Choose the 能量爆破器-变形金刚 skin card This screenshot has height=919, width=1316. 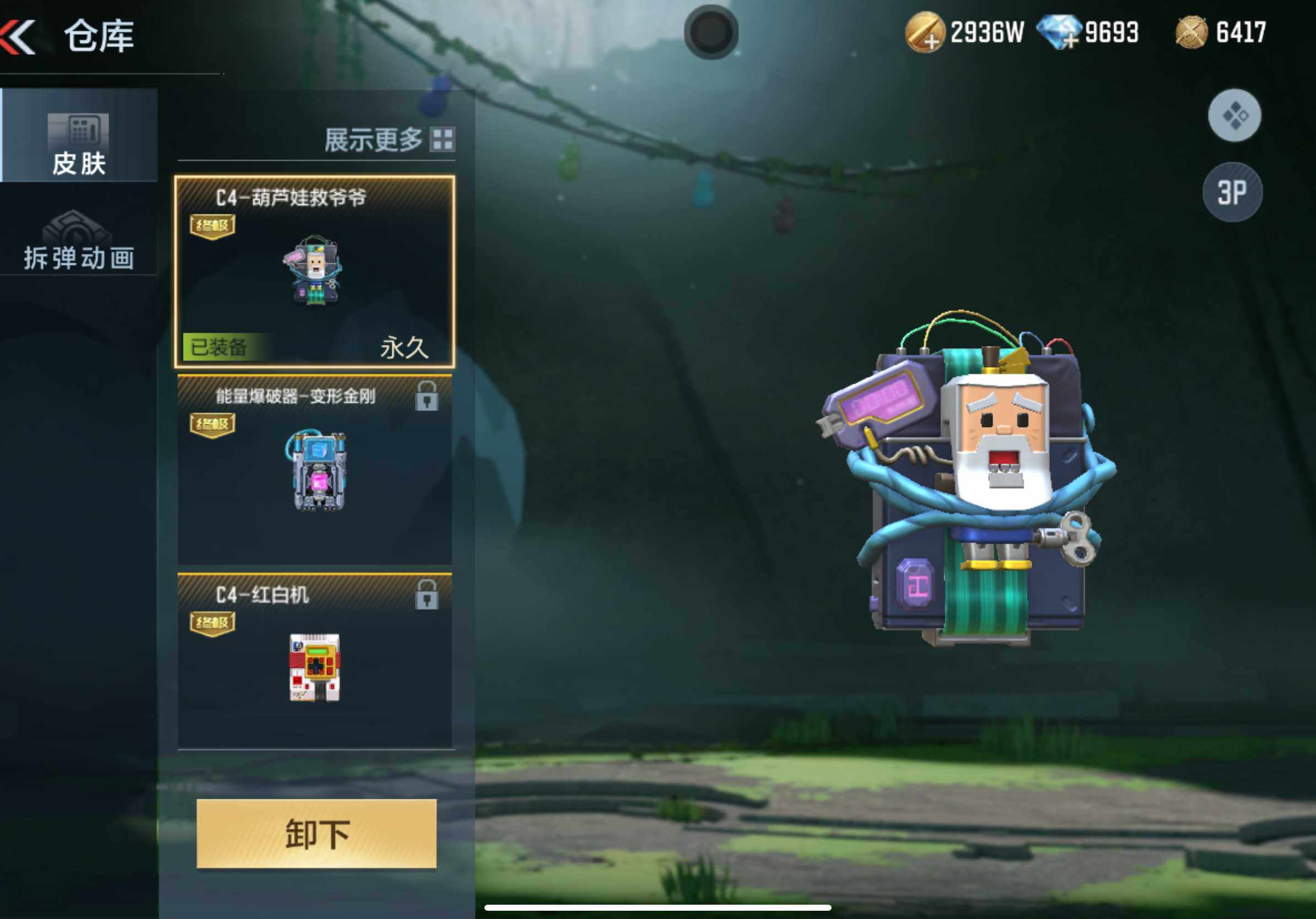coord(315,470)
